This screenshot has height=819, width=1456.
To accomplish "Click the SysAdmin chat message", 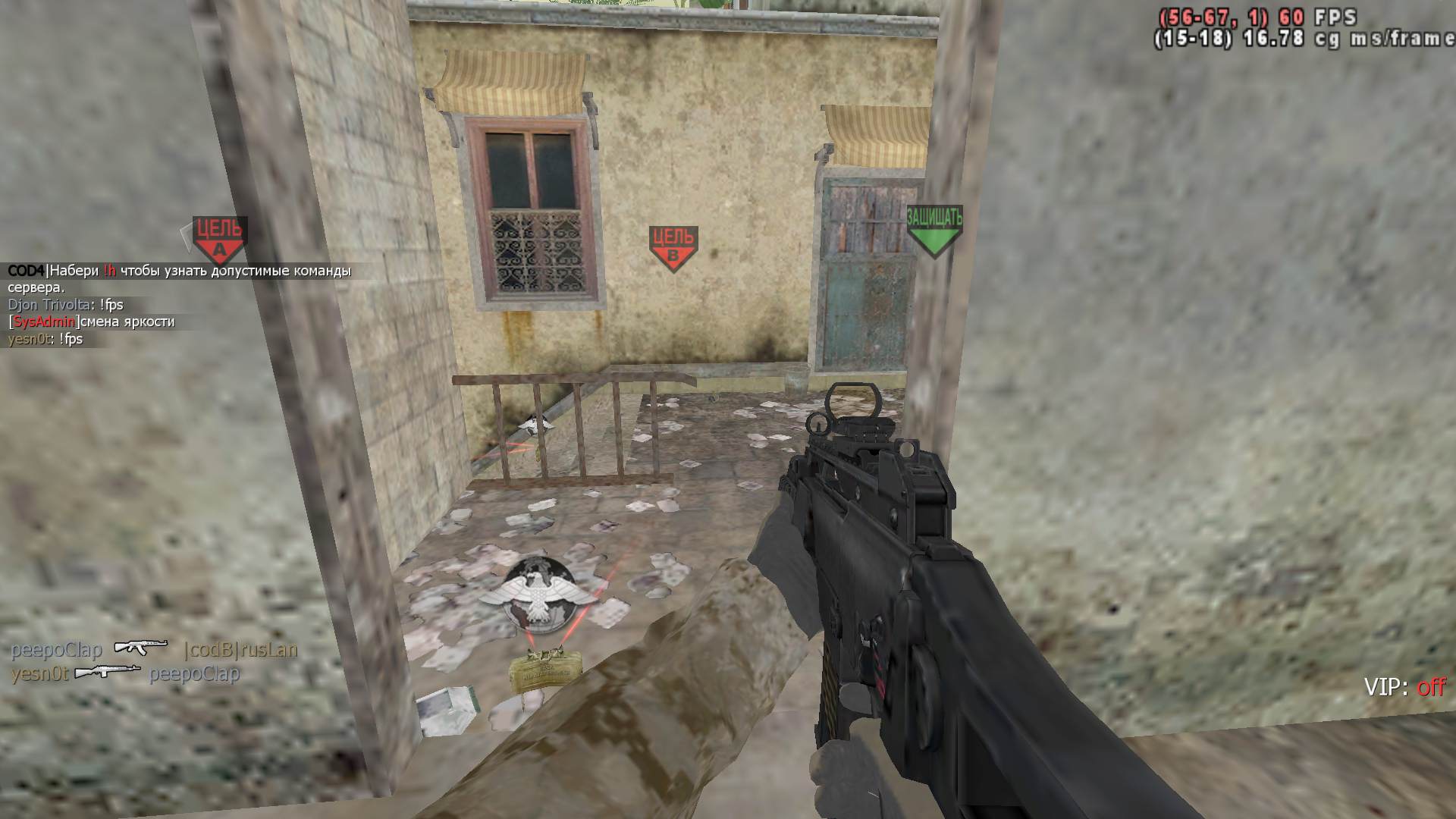I will point(92,322).
